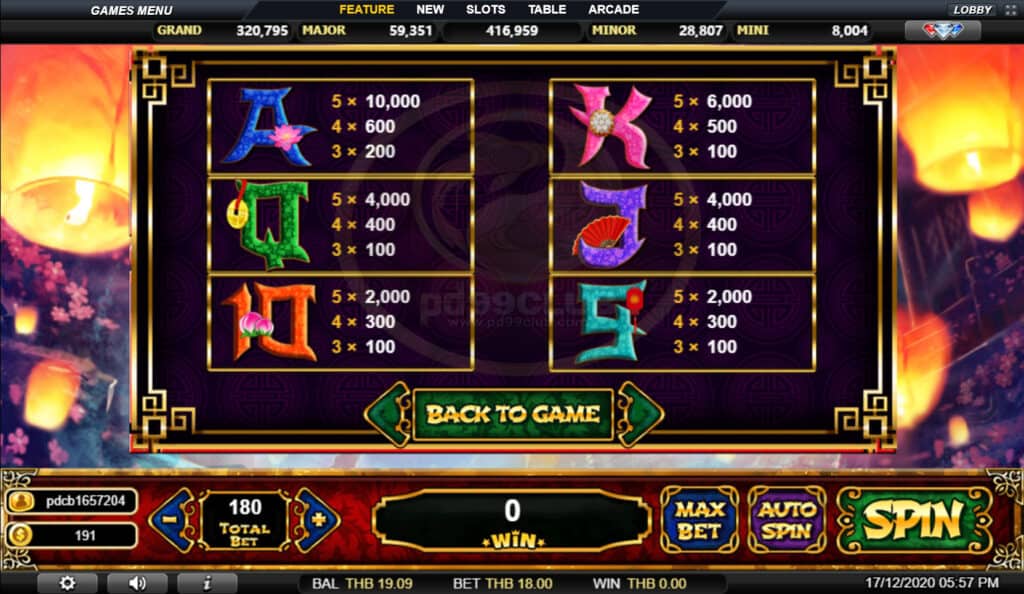Set the Max Bet
Viewport: 1024px width, 594px height.
700,520
